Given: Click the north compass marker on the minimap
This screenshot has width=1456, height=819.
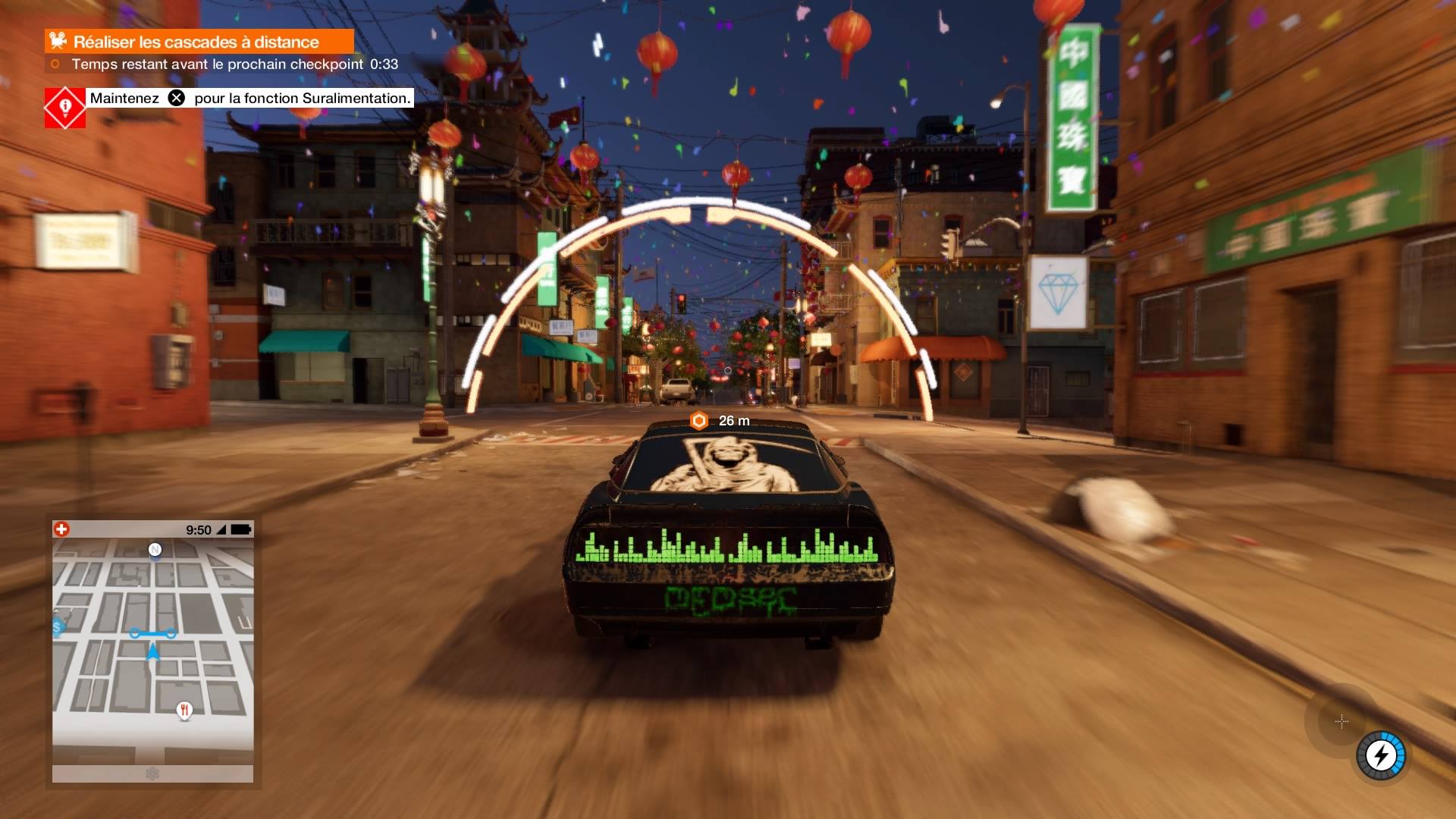Looking at the screenshot, I should [155, 550].
